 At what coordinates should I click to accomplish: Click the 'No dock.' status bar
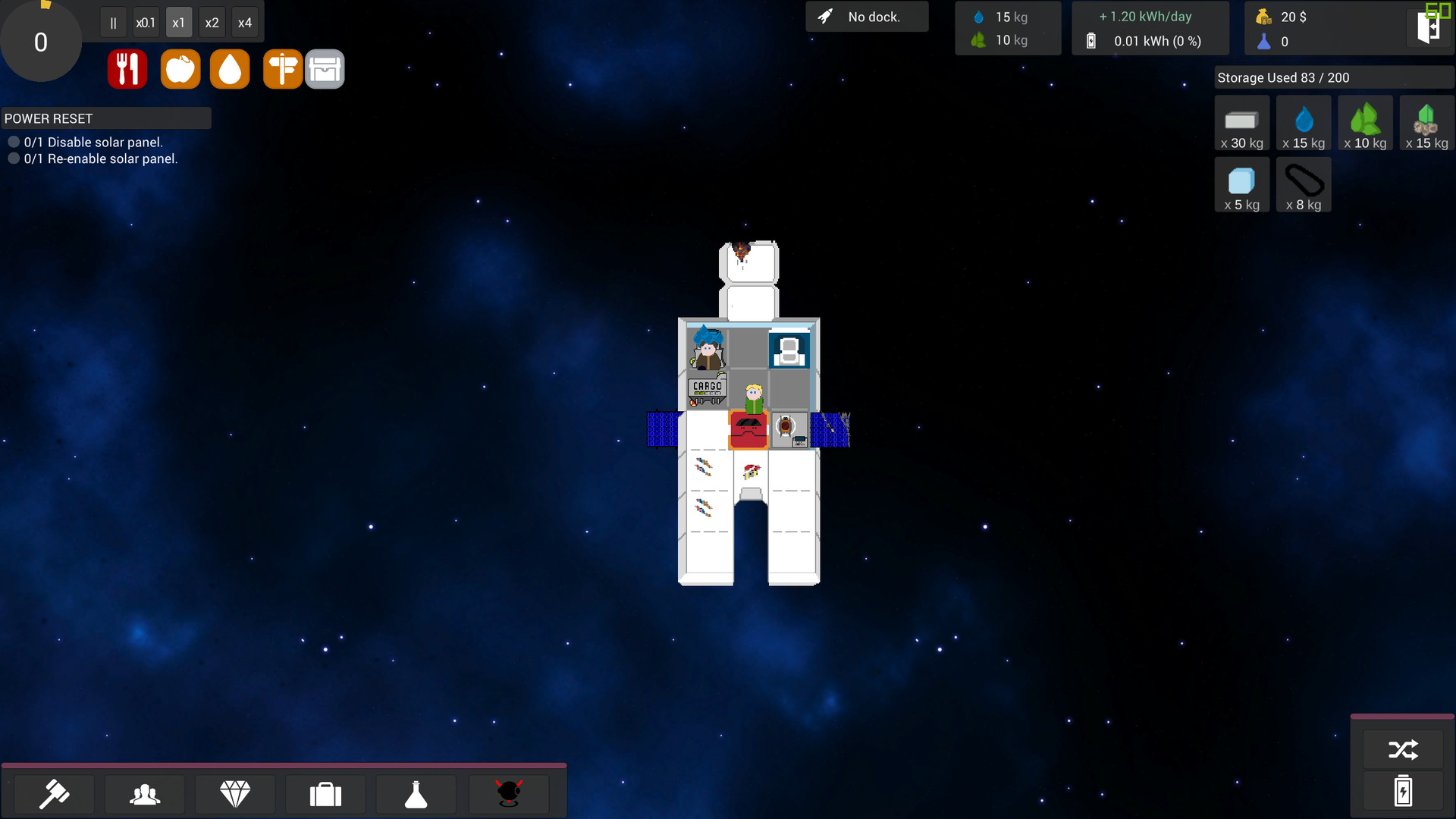click(x=867, y=16)
